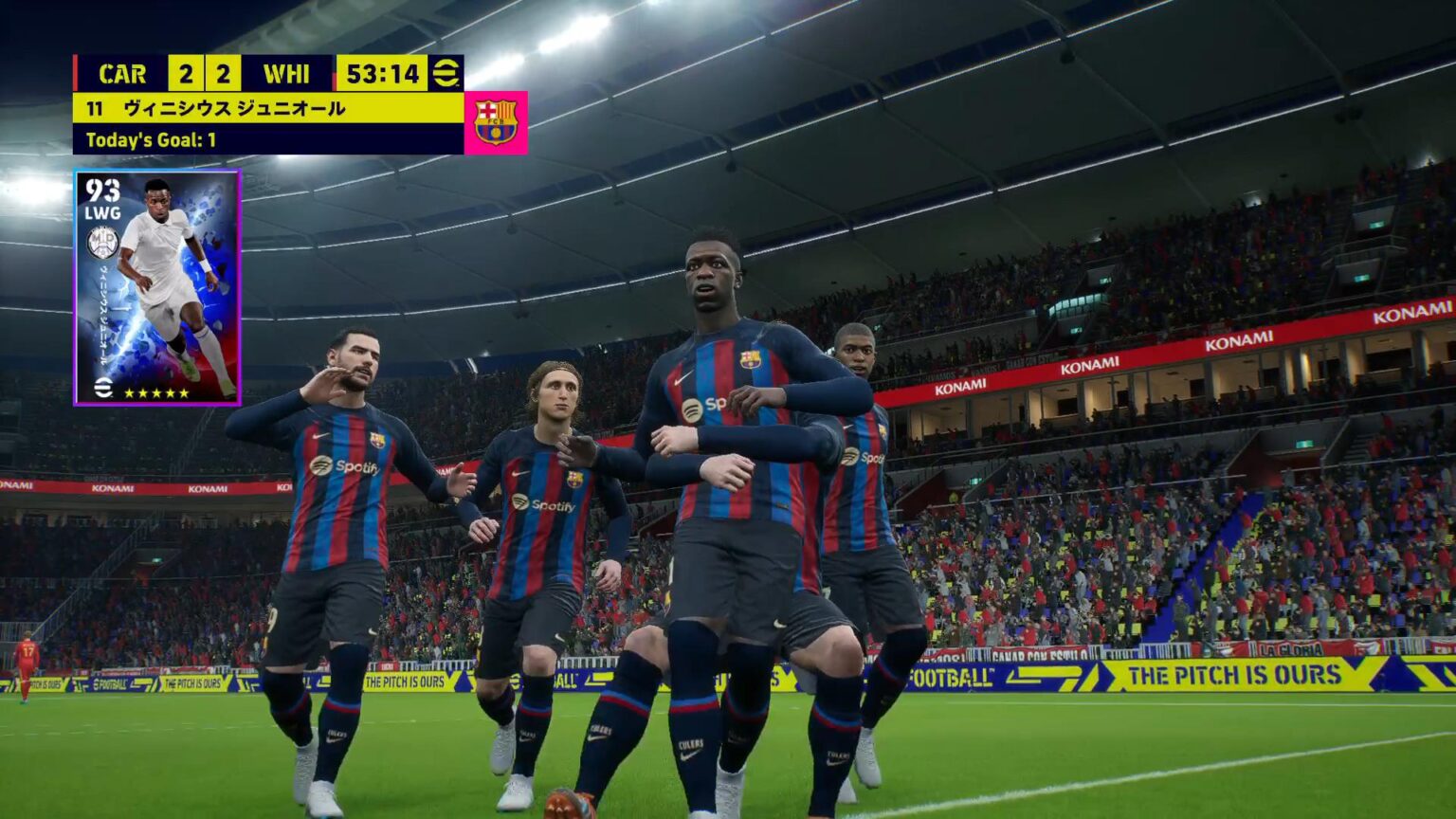Click the FC Barcelona crest beside the scorer banner
Viewport: 1456px width, 819px height.
tap(496, 123)
